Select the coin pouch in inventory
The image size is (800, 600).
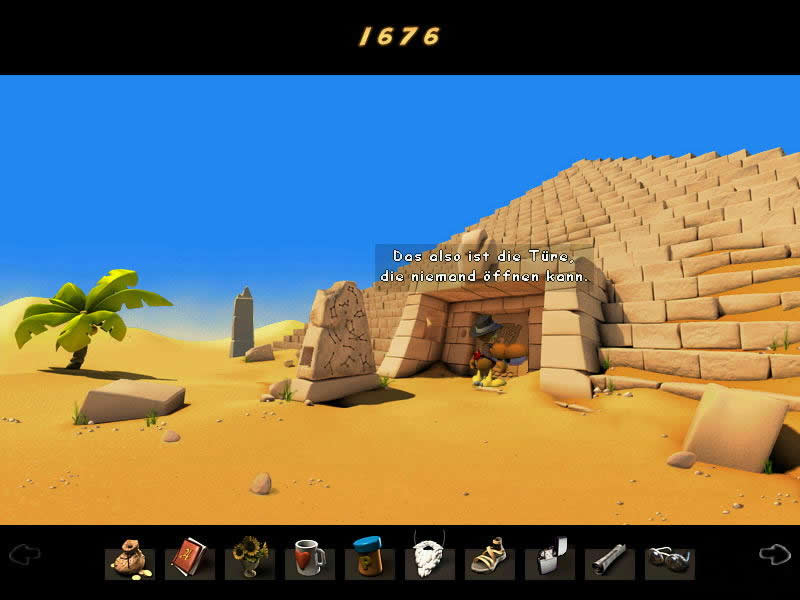(x=129, y=559)
